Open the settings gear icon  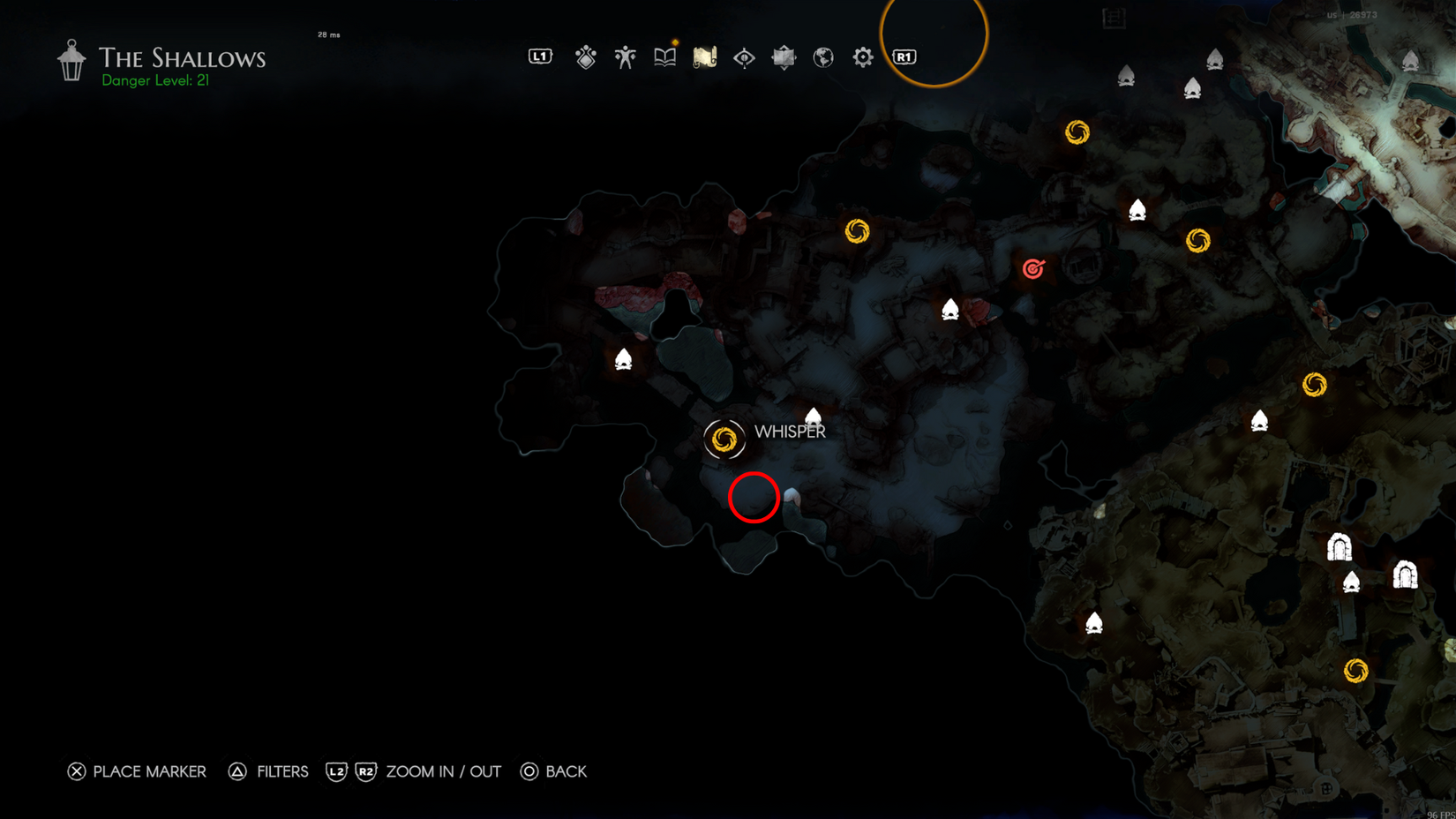pos(862,56)
